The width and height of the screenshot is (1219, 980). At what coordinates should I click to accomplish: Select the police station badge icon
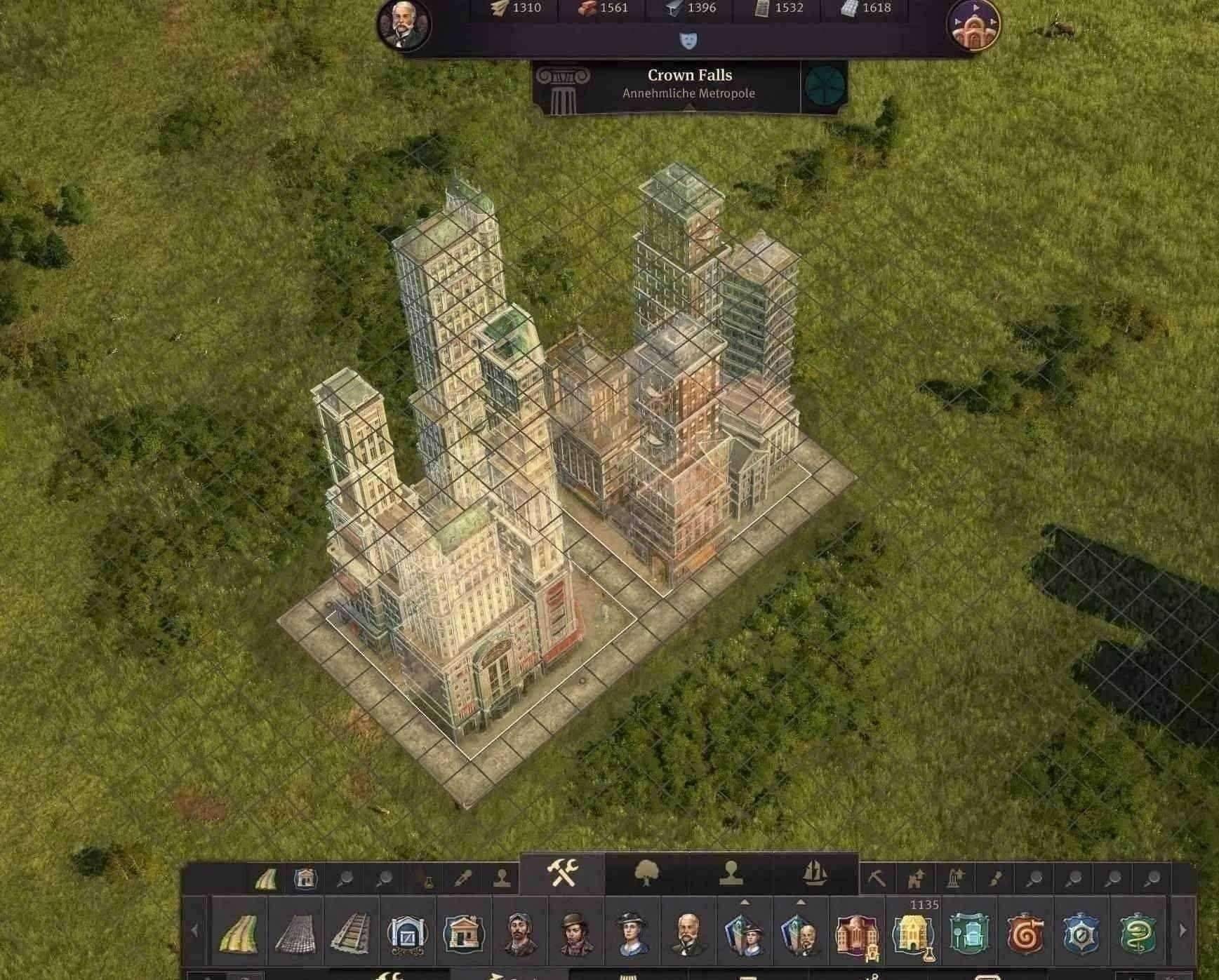click(1081, 933)
